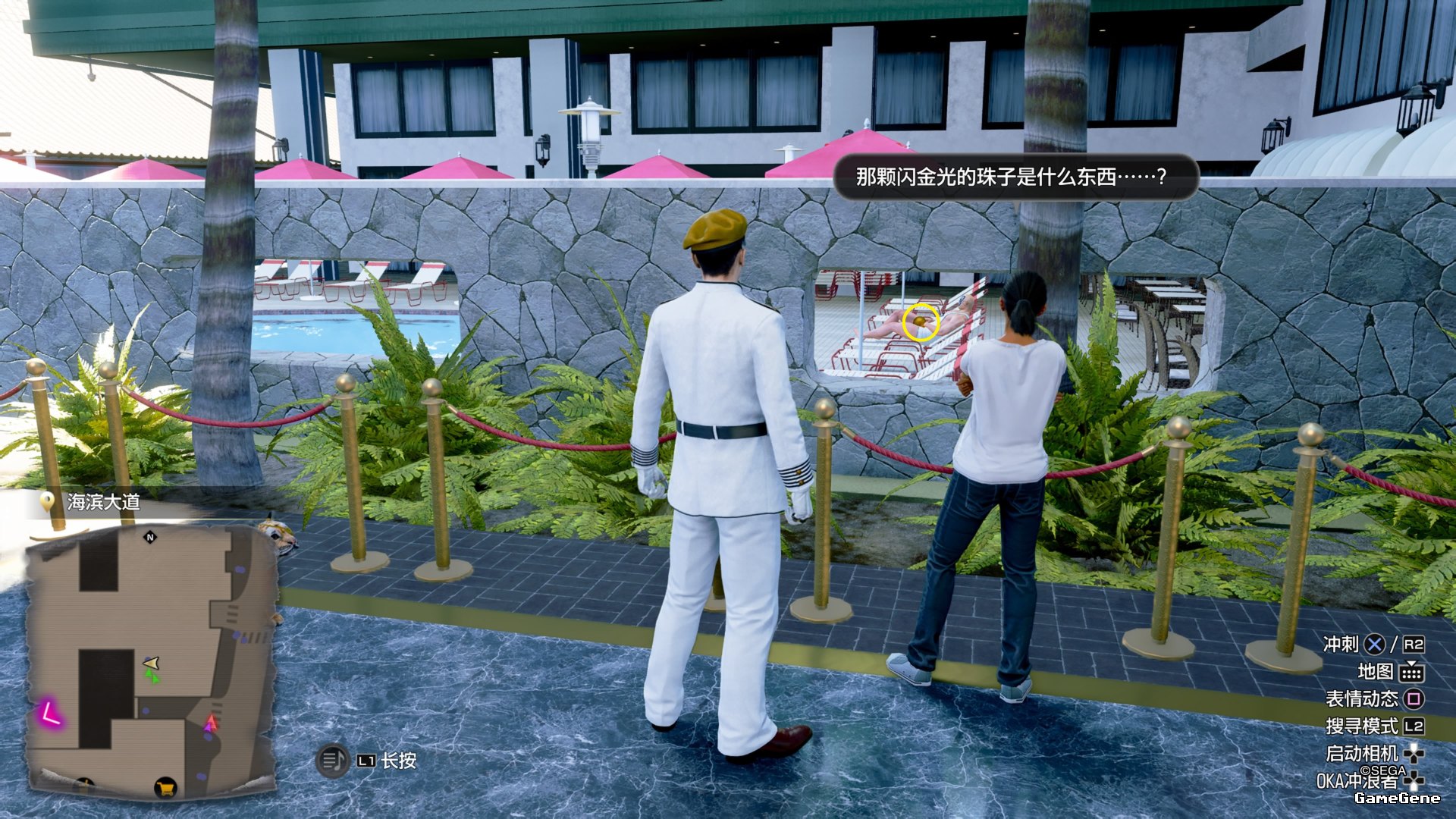Select the yellow circled golden orb marker
The width and height of the screenshot is (1456, 819).
click(x=921, y=322)
